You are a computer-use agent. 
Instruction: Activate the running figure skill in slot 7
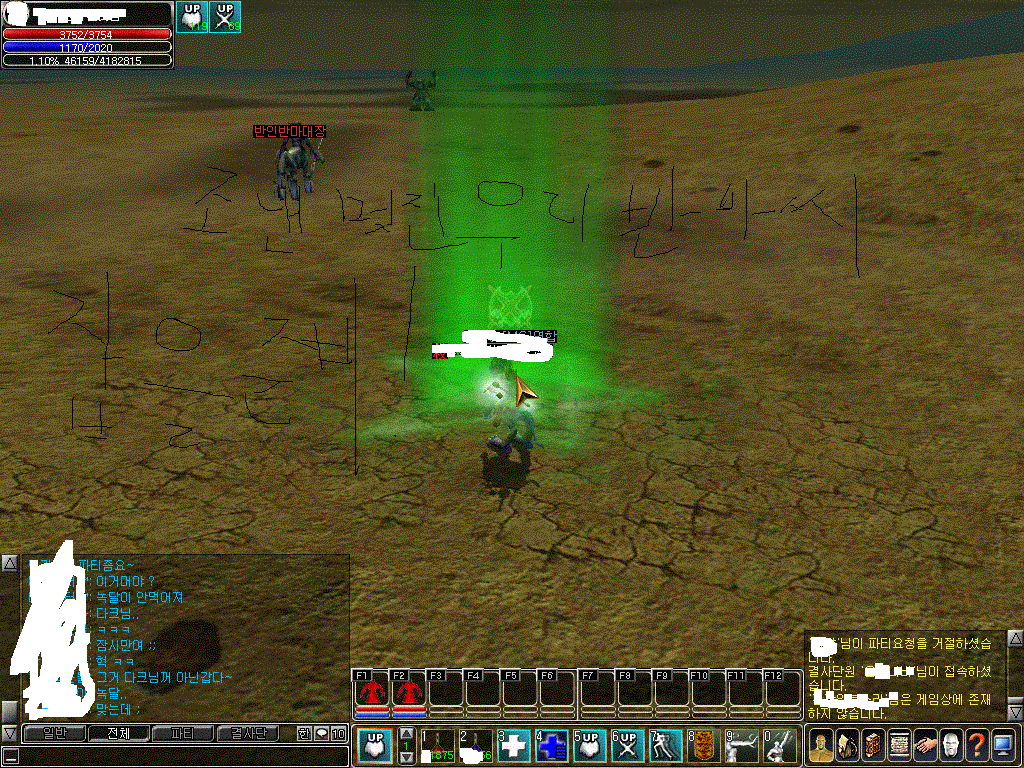(665, 746)
